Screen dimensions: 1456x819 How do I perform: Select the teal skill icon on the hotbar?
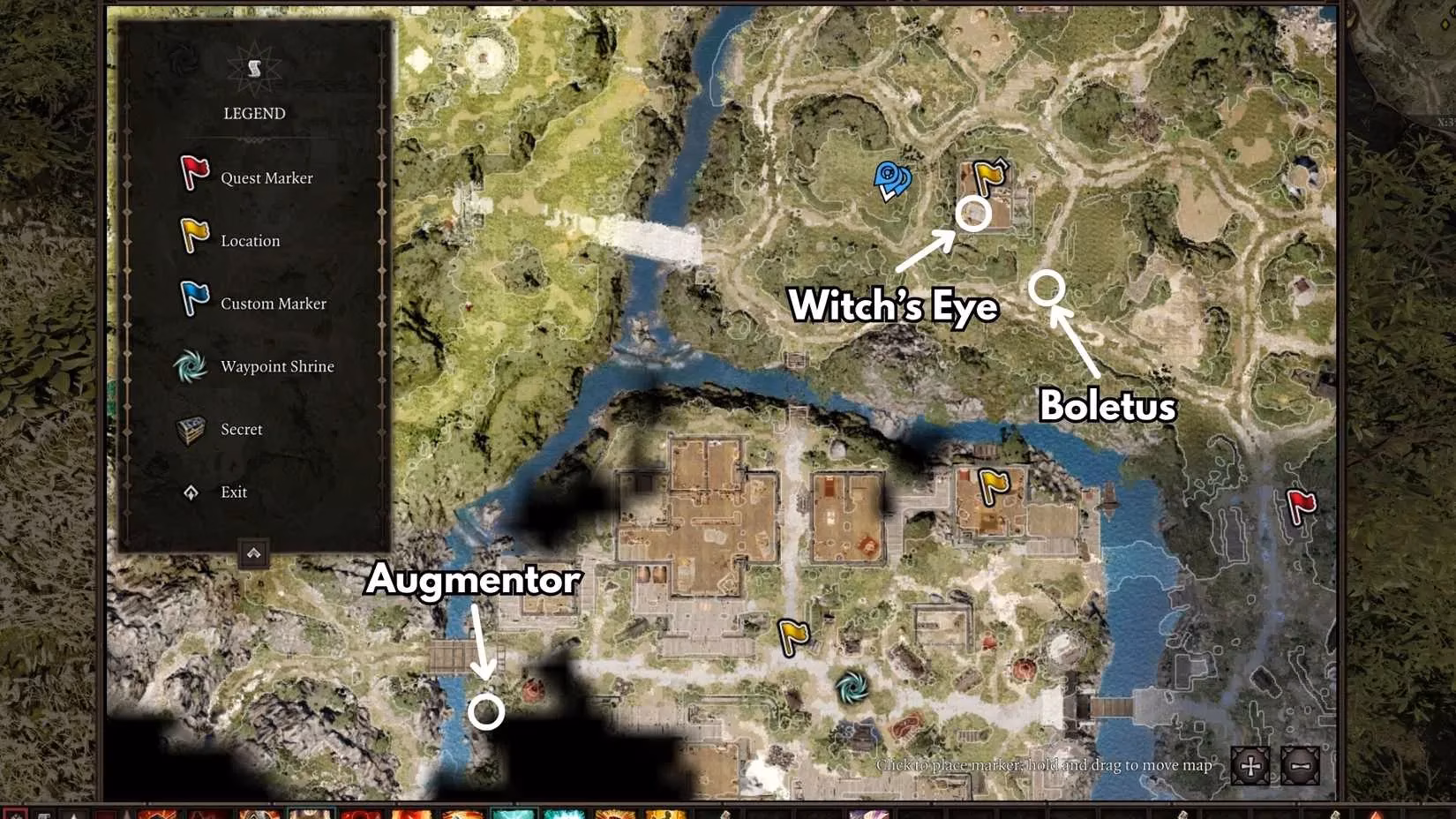point(512,814)
